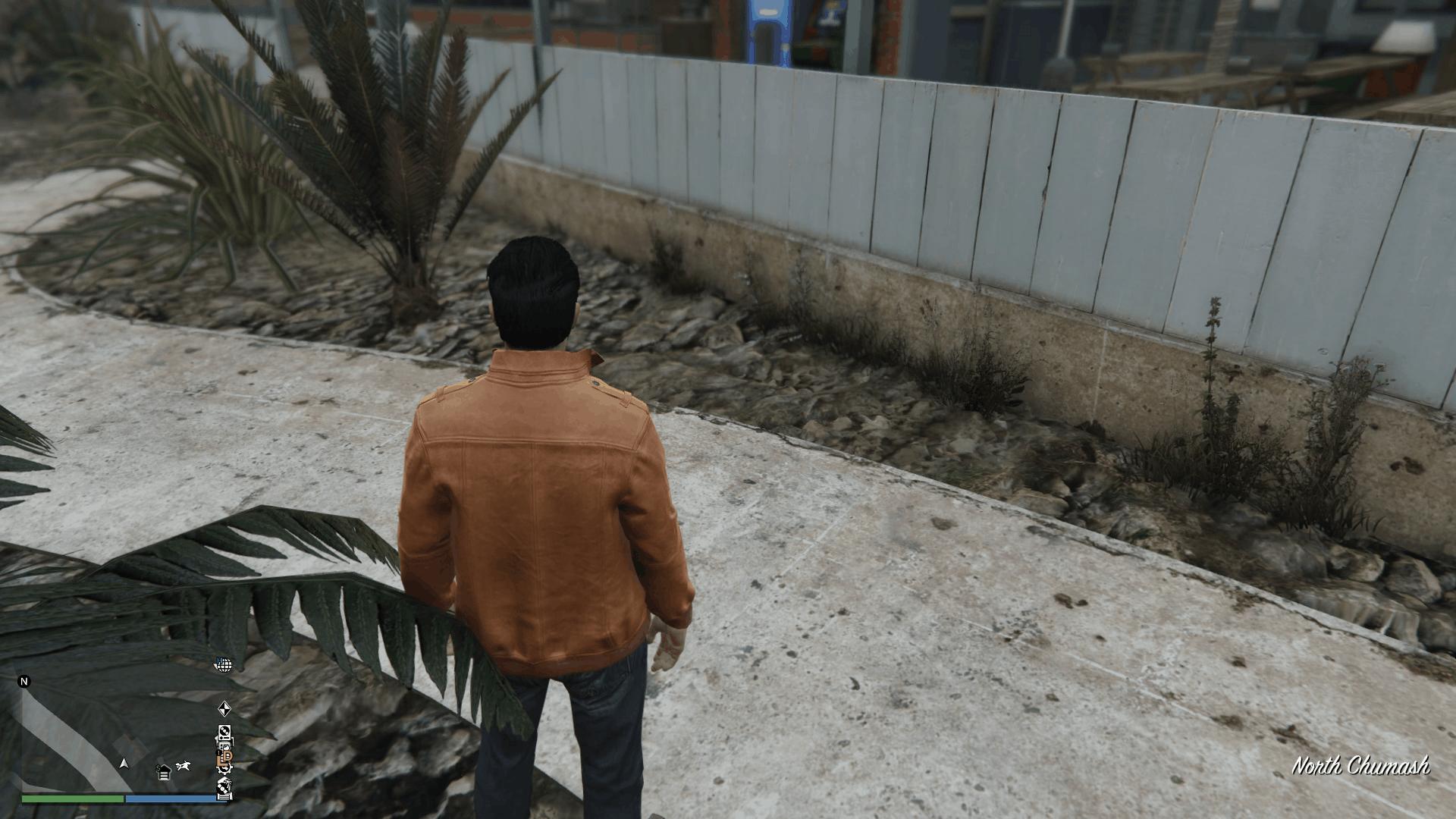This screenshot has width=1456, height=819.
Task: Click the North compass marker on the minimap
Action: 24,681
